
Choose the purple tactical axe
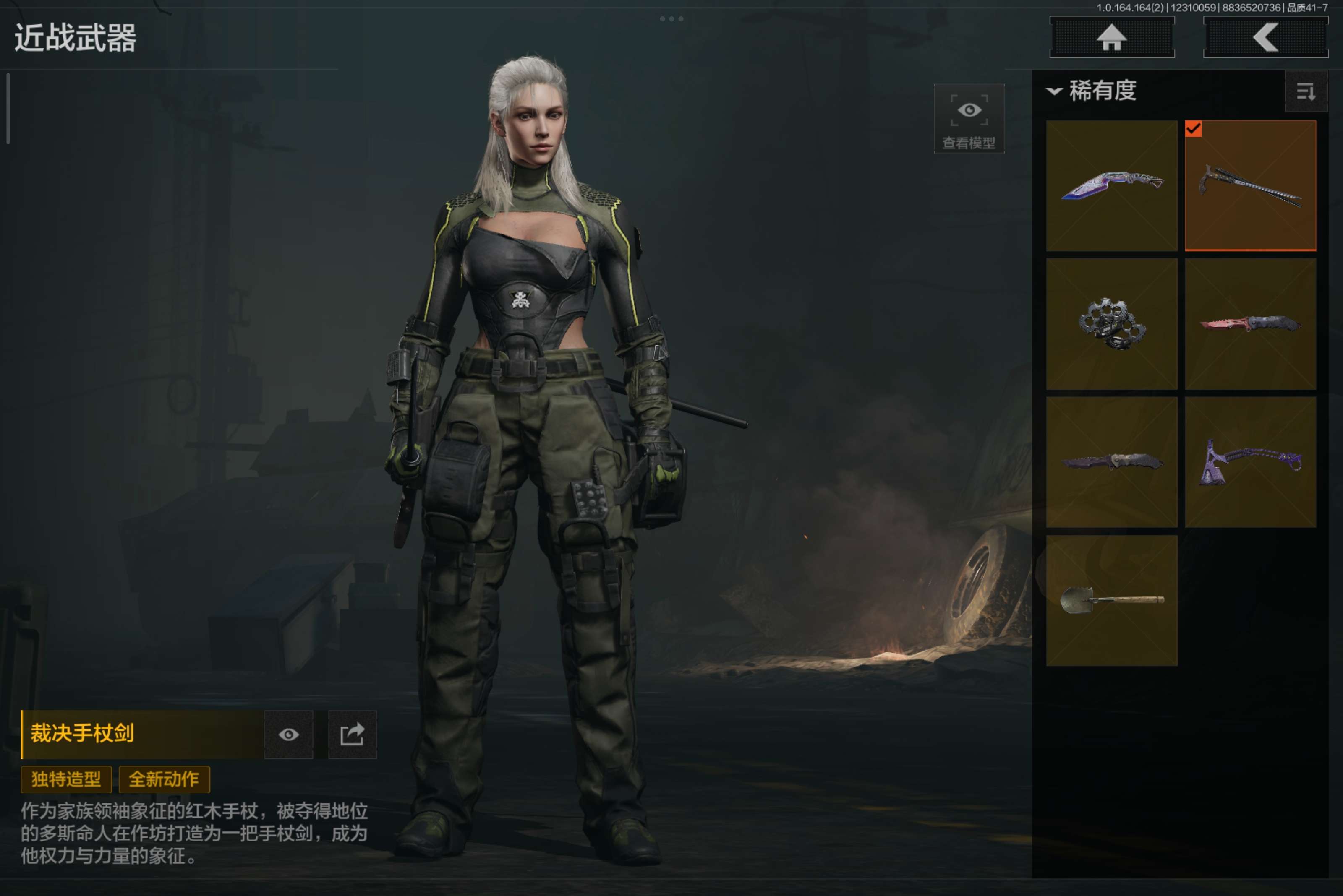pyautogui.click(x=1250, y=462)
